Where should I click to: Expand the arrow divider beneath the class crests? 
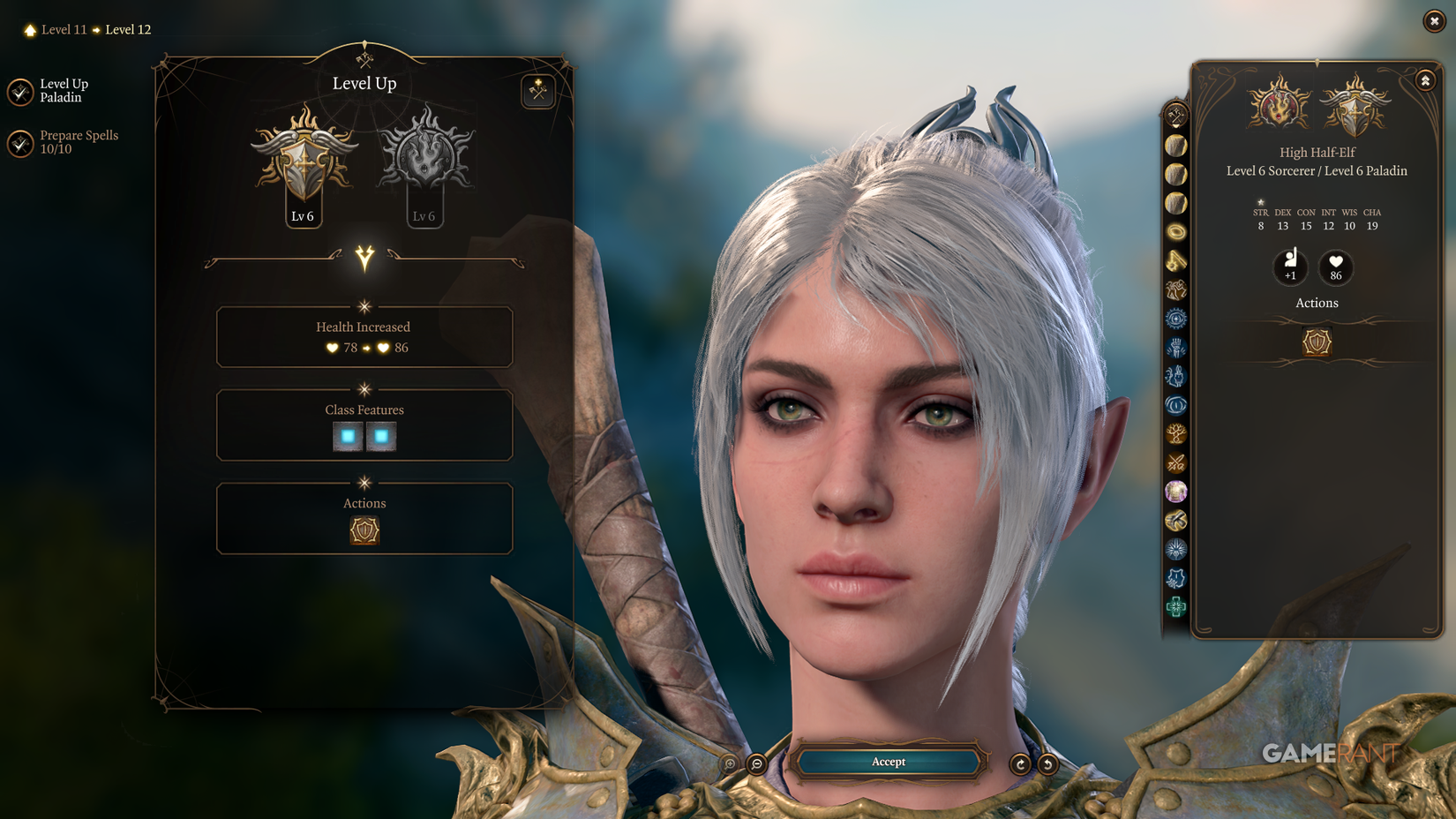click(364, 258)
